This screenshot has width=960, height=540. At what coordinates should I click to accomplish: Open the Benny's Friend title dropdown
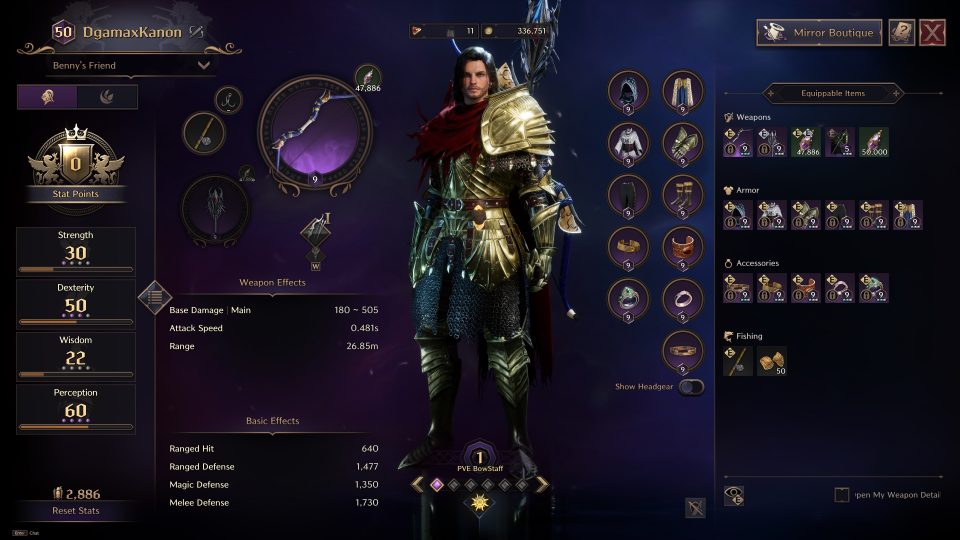pos(131,66)
